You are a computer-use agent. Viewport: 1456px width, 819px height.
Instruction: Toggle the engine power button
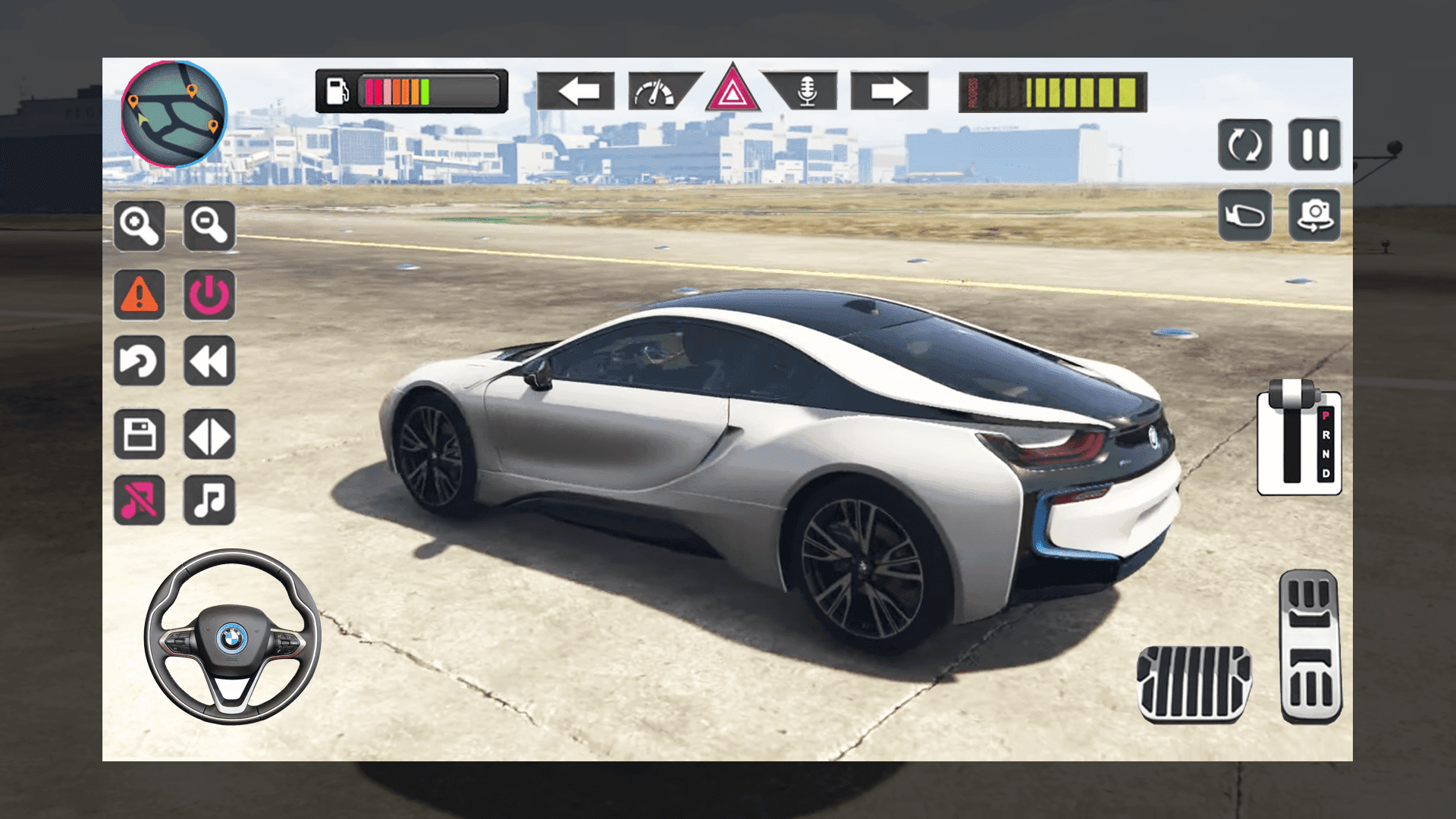pos(210,296)
